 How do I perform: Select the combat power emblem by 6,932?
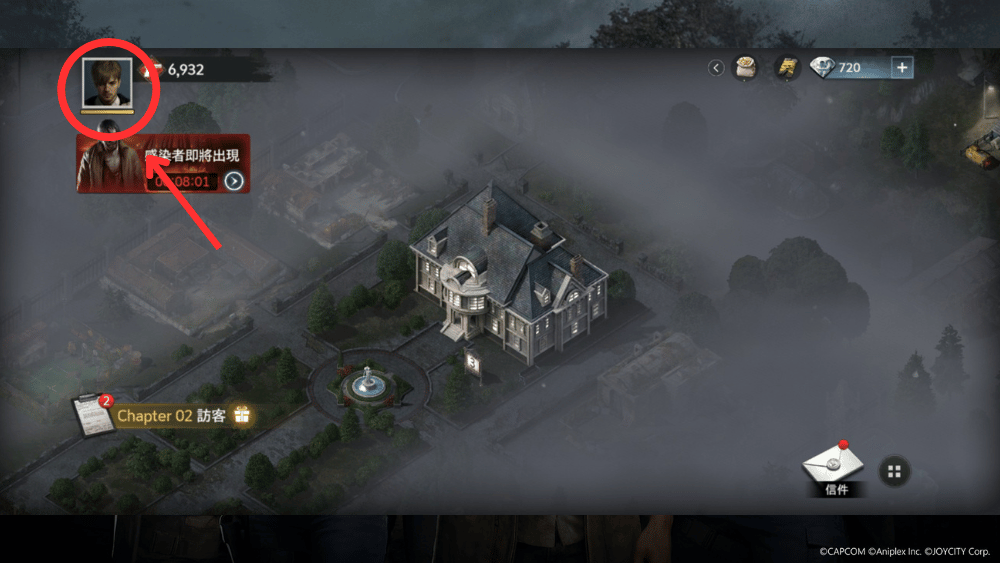154,69
